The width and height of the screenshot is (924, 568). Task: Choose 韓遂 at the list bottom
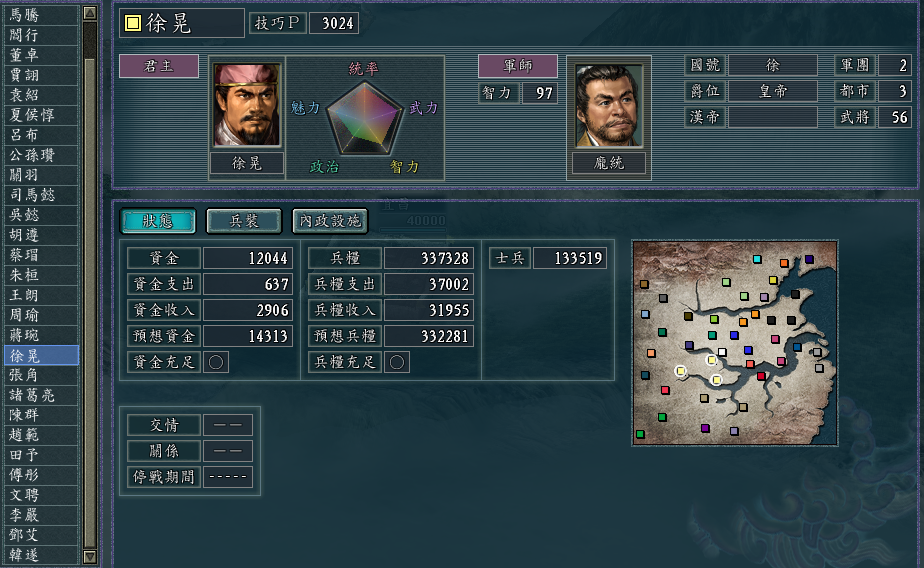pos(39,555)
